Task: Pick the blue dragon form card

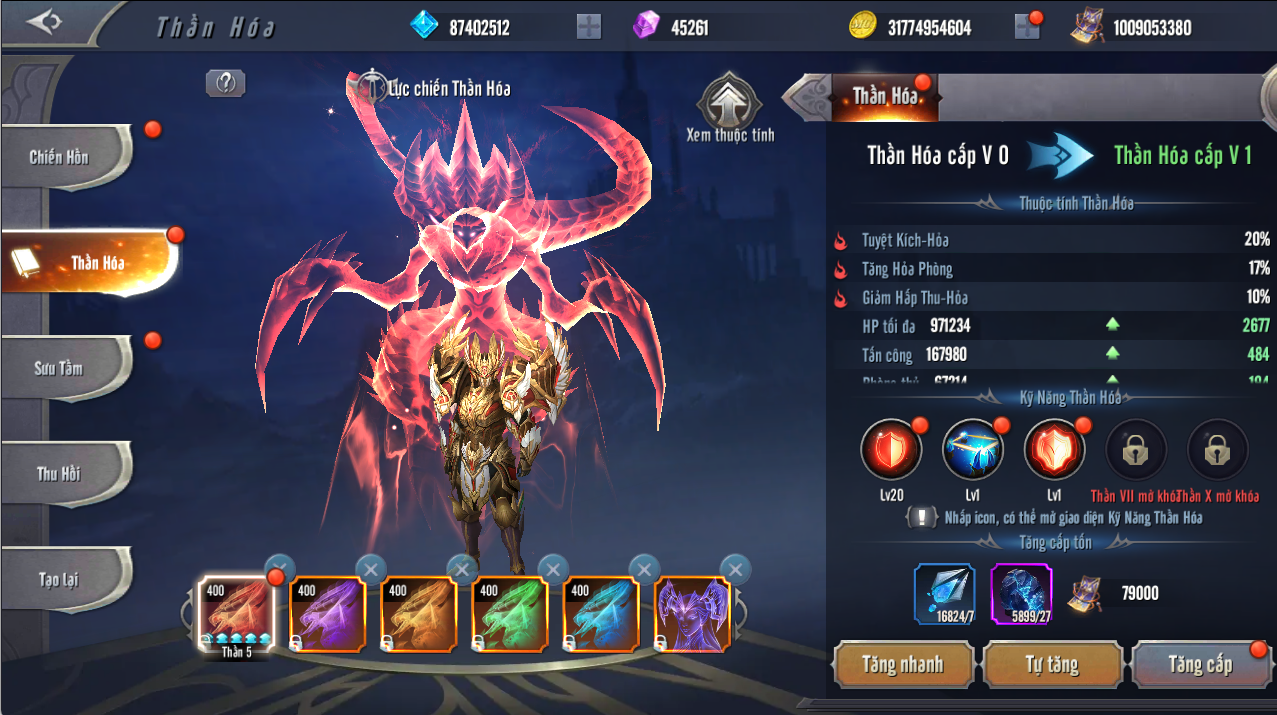Action: pos(601,614)
